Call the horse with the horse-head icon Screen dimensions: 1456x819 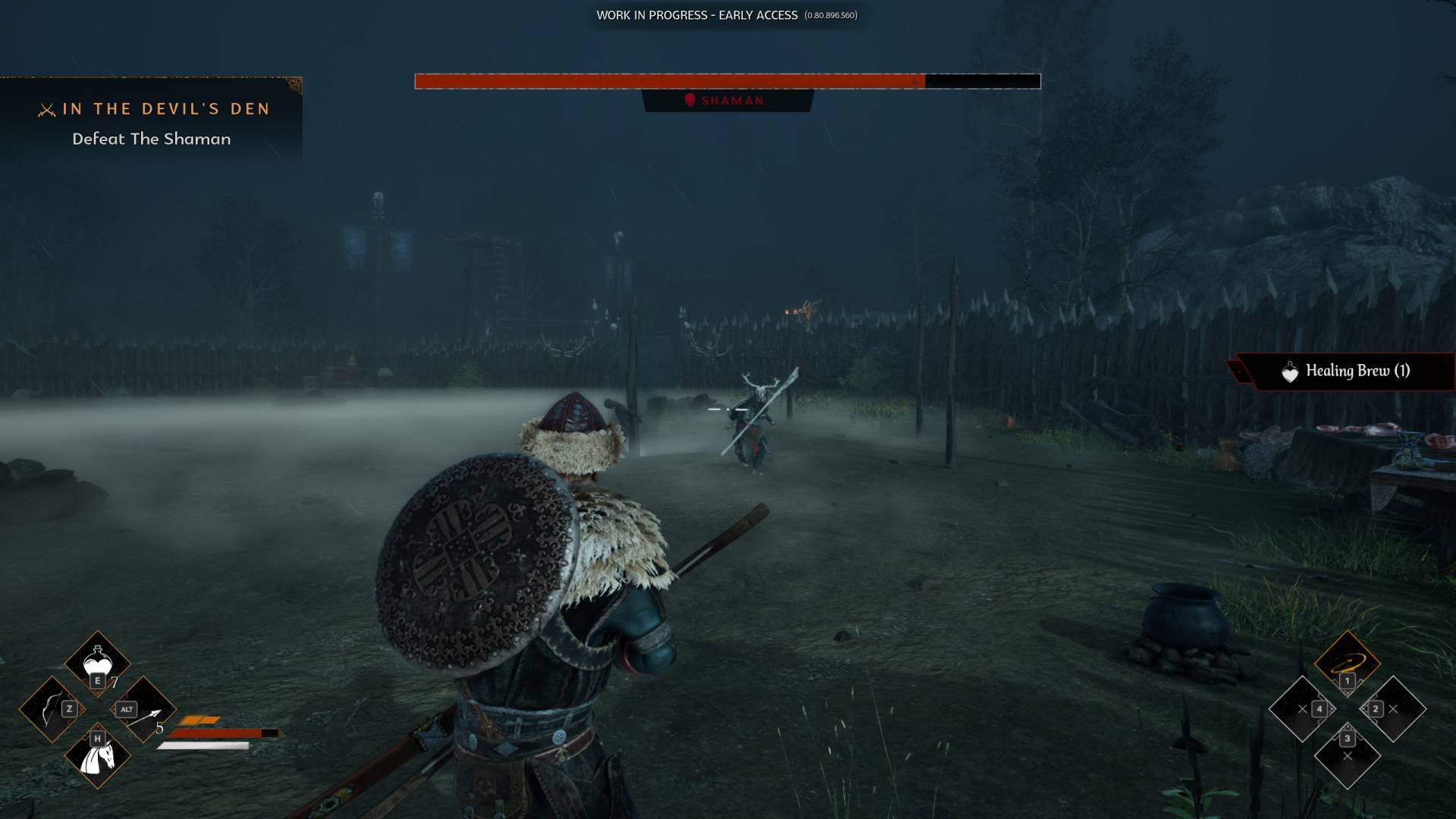click(x=98, y=755)
